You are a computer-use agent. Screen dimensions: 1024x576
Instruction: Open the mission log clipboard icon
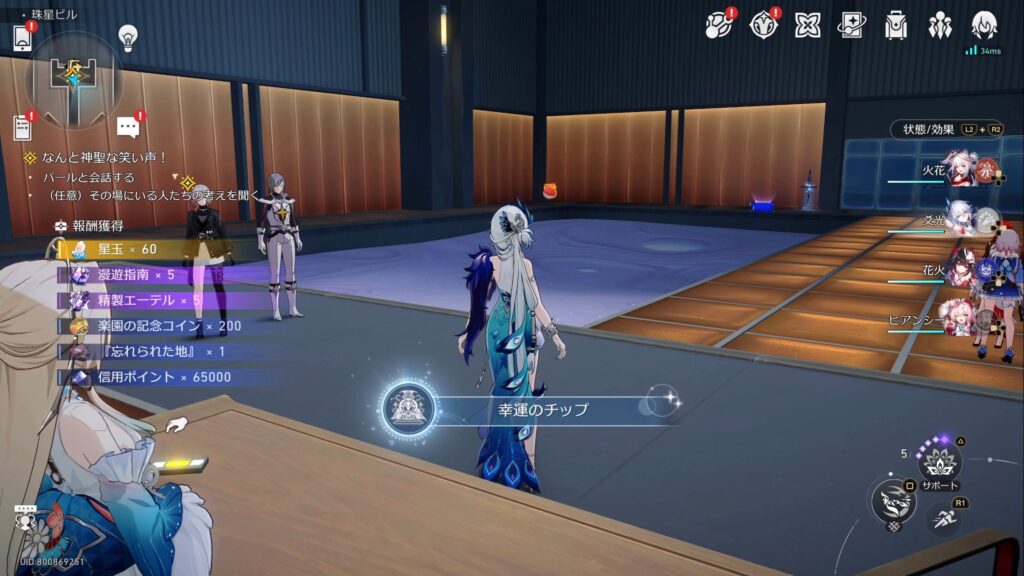(x=22, y=127)
